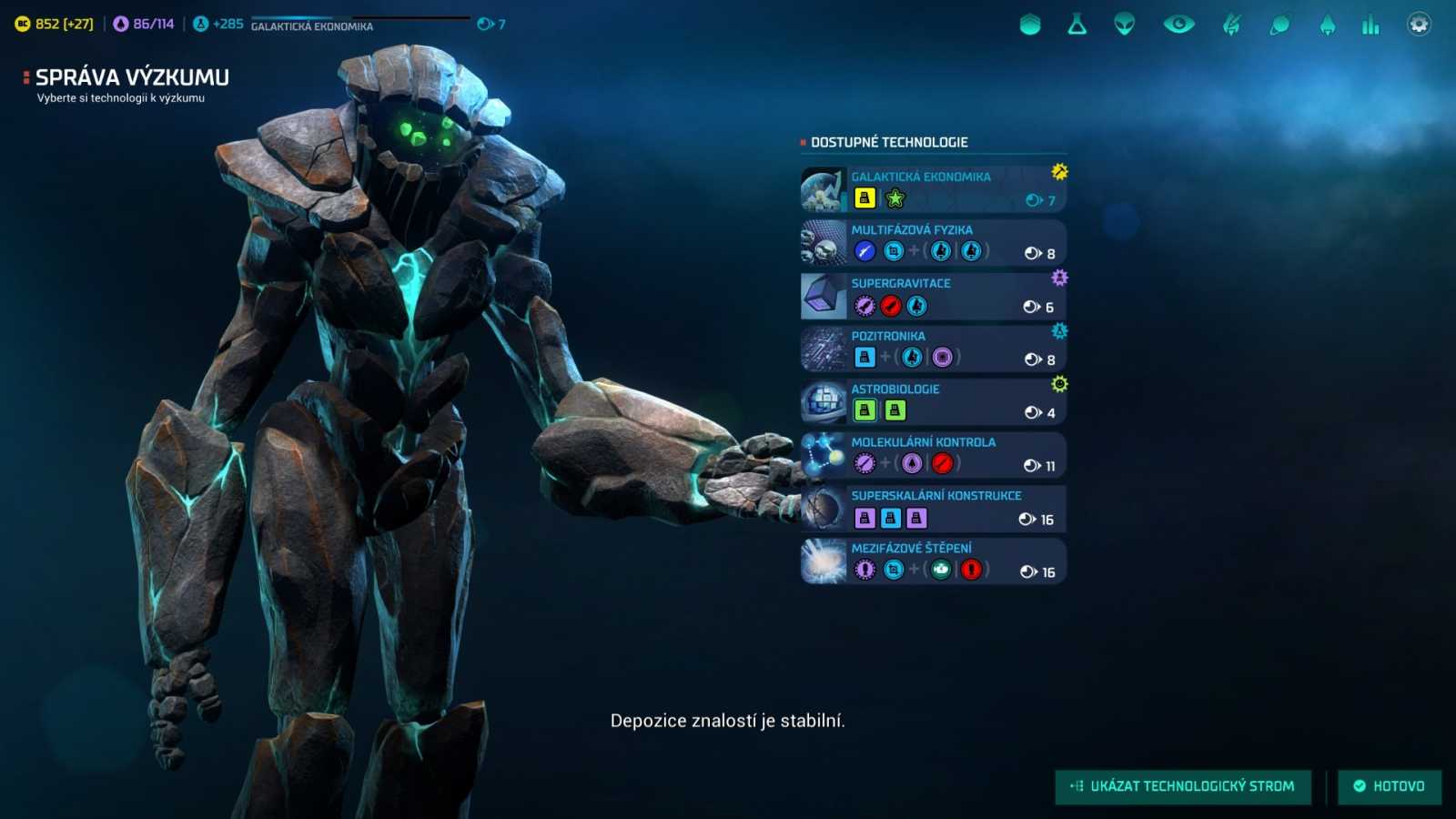This screenshot has width=1456, height=819.
Task: Click the Mezifázové štěpení thumbnail
Action: click(x=823, y=561)
